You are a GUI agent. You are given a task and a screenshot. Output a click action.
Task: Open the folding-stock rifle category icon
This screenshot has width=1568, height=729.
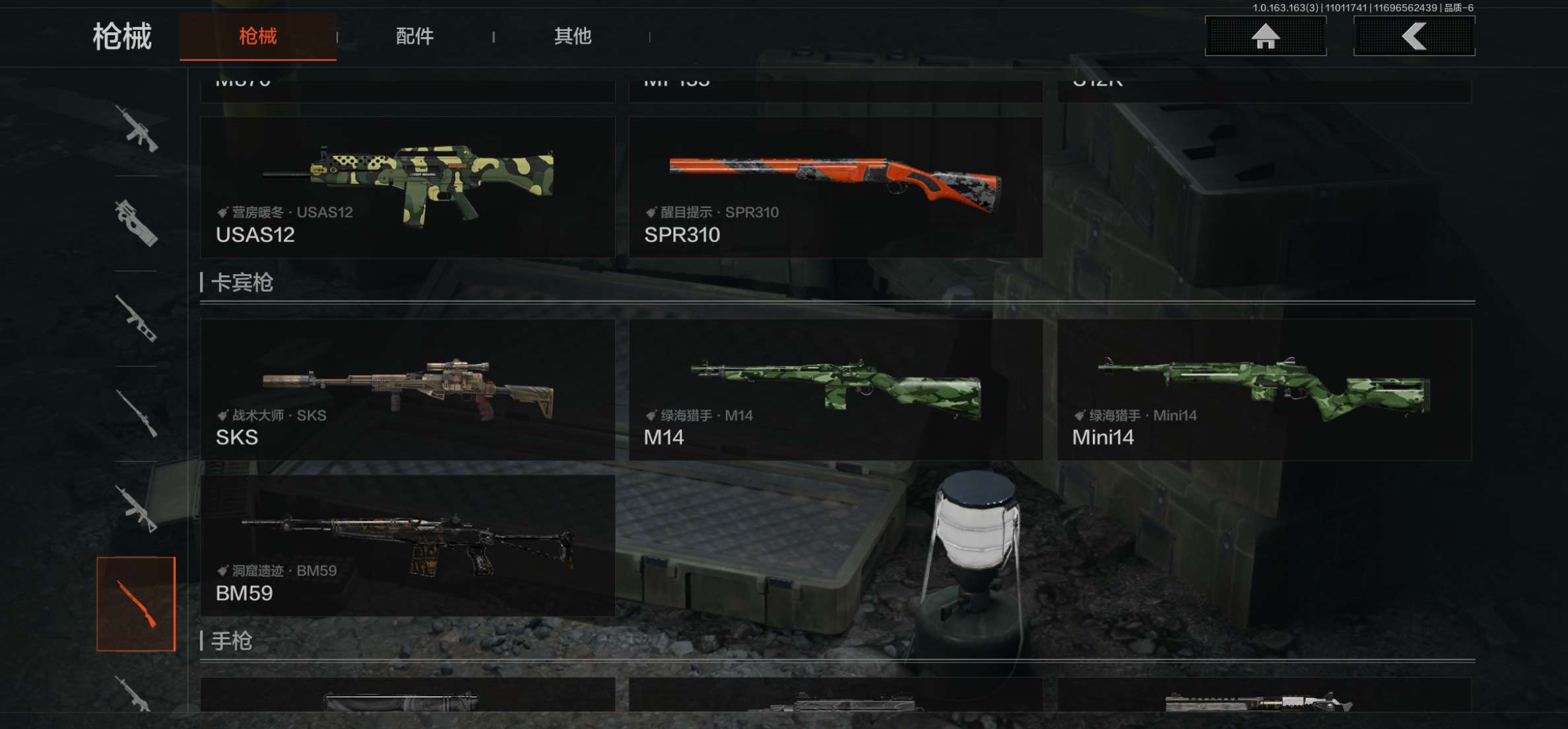tap(136, 508)
